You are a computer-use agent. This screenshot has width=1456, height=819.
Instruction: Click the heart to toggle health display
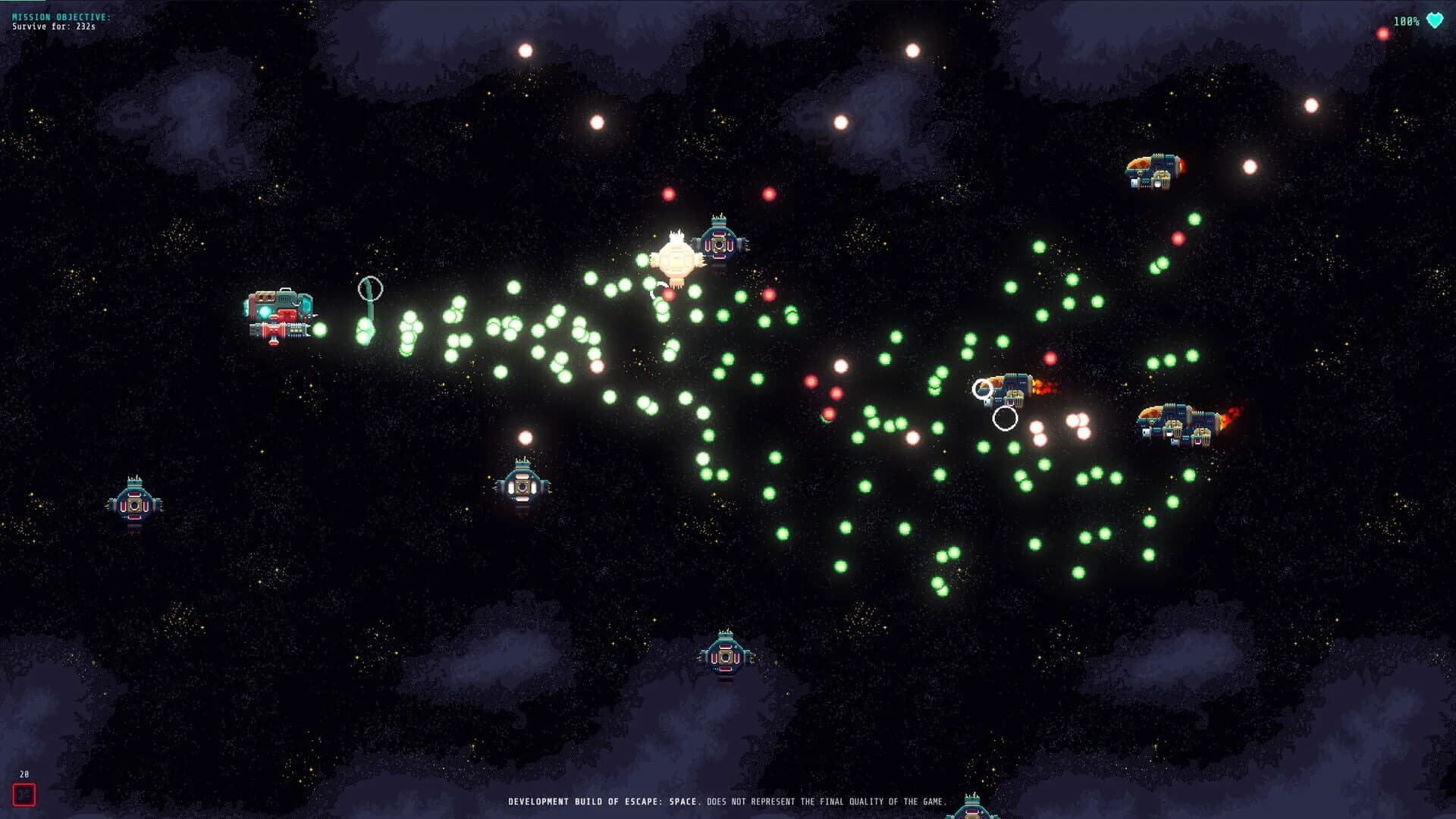pyautogui.click(x=1433, y=22)
